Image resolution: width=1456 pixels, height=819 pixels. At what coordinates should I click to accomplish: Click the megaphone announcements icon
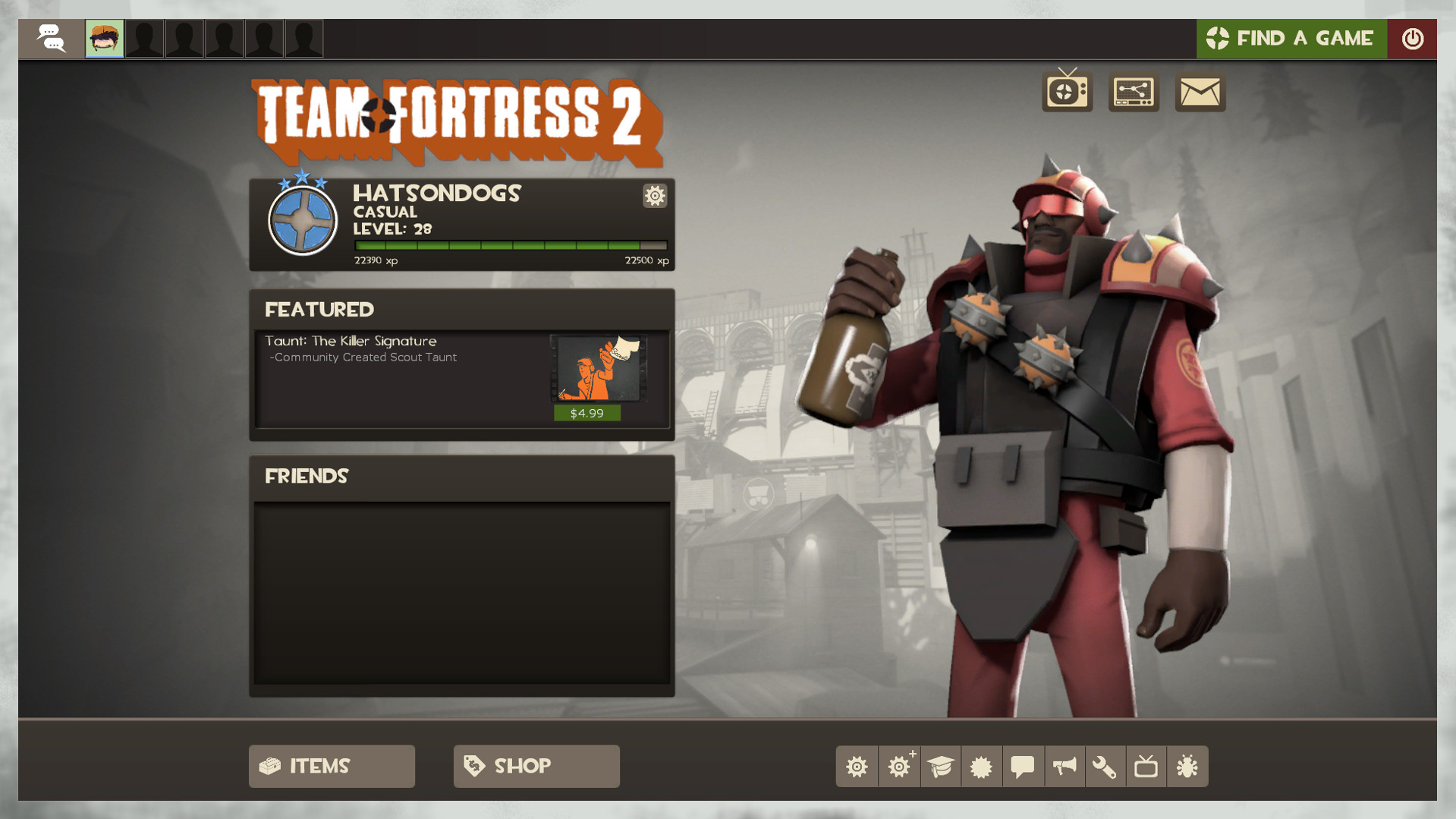click(1064, 767)
